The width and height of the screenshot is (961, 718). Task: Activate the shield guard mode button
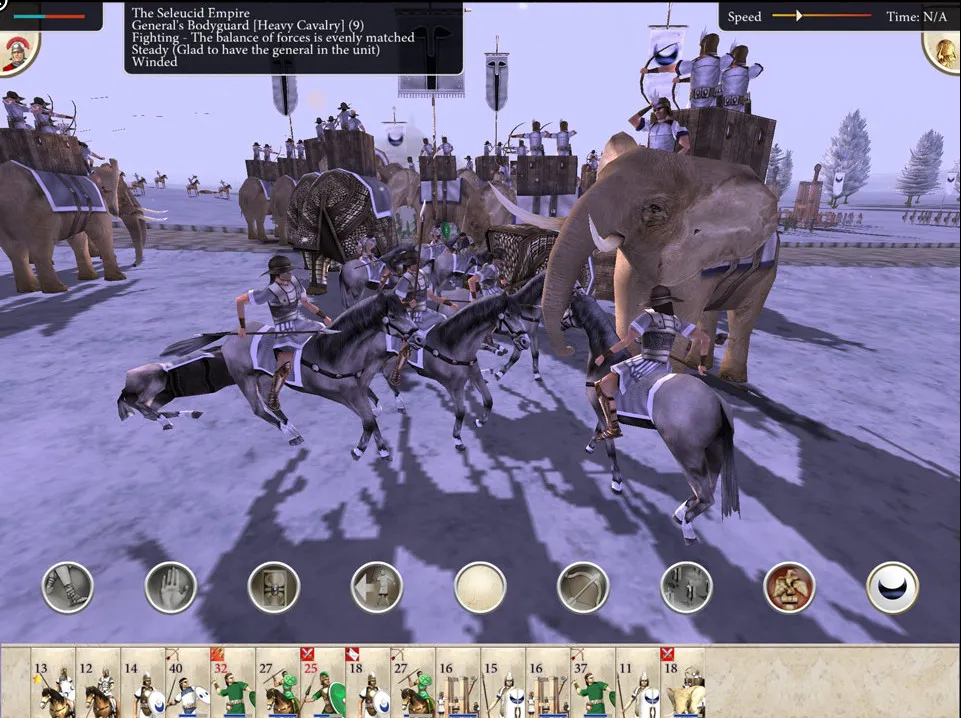click(273, 587)
